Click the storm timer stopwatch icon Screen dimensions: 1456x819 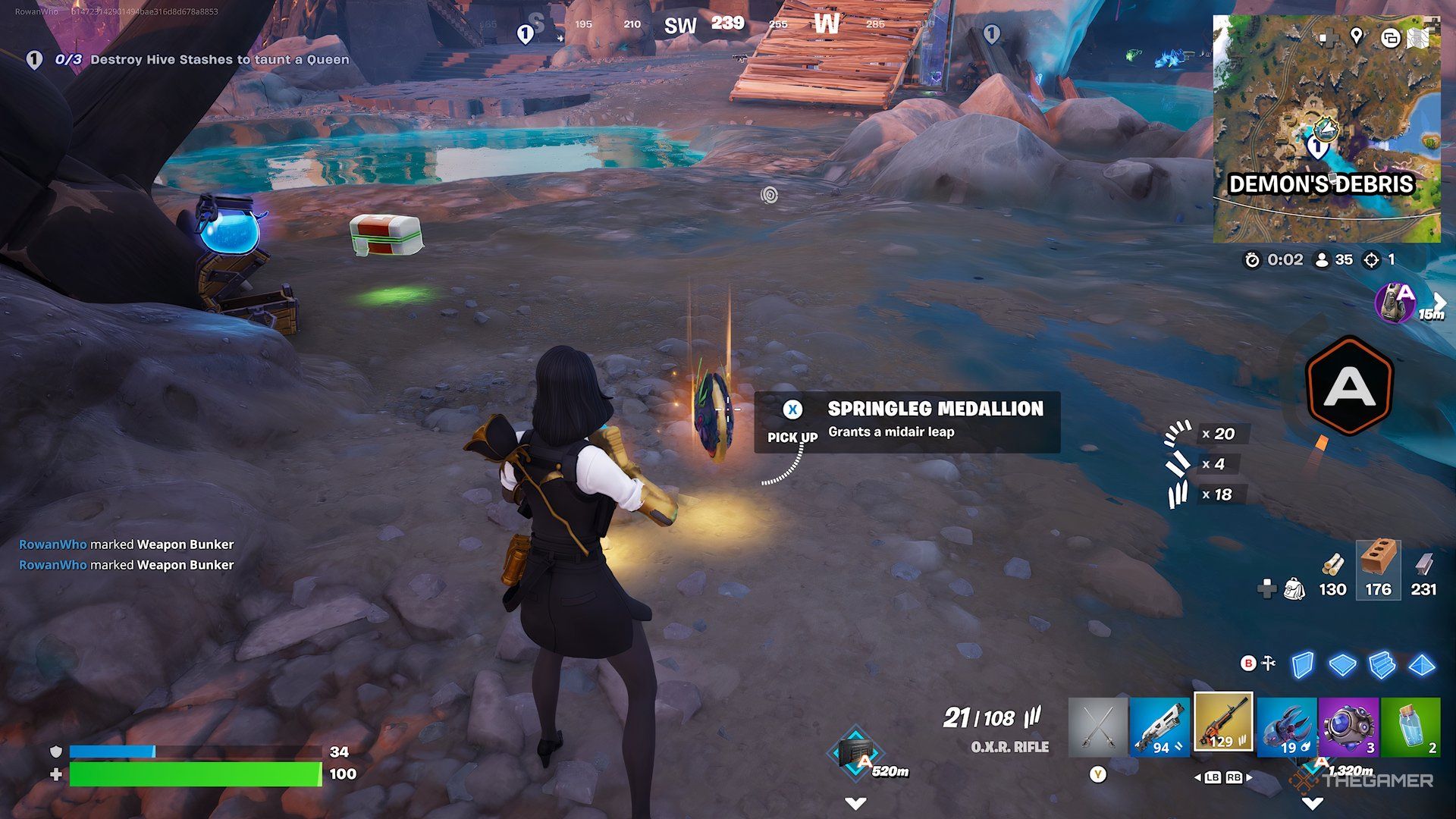coord(1253,261)
